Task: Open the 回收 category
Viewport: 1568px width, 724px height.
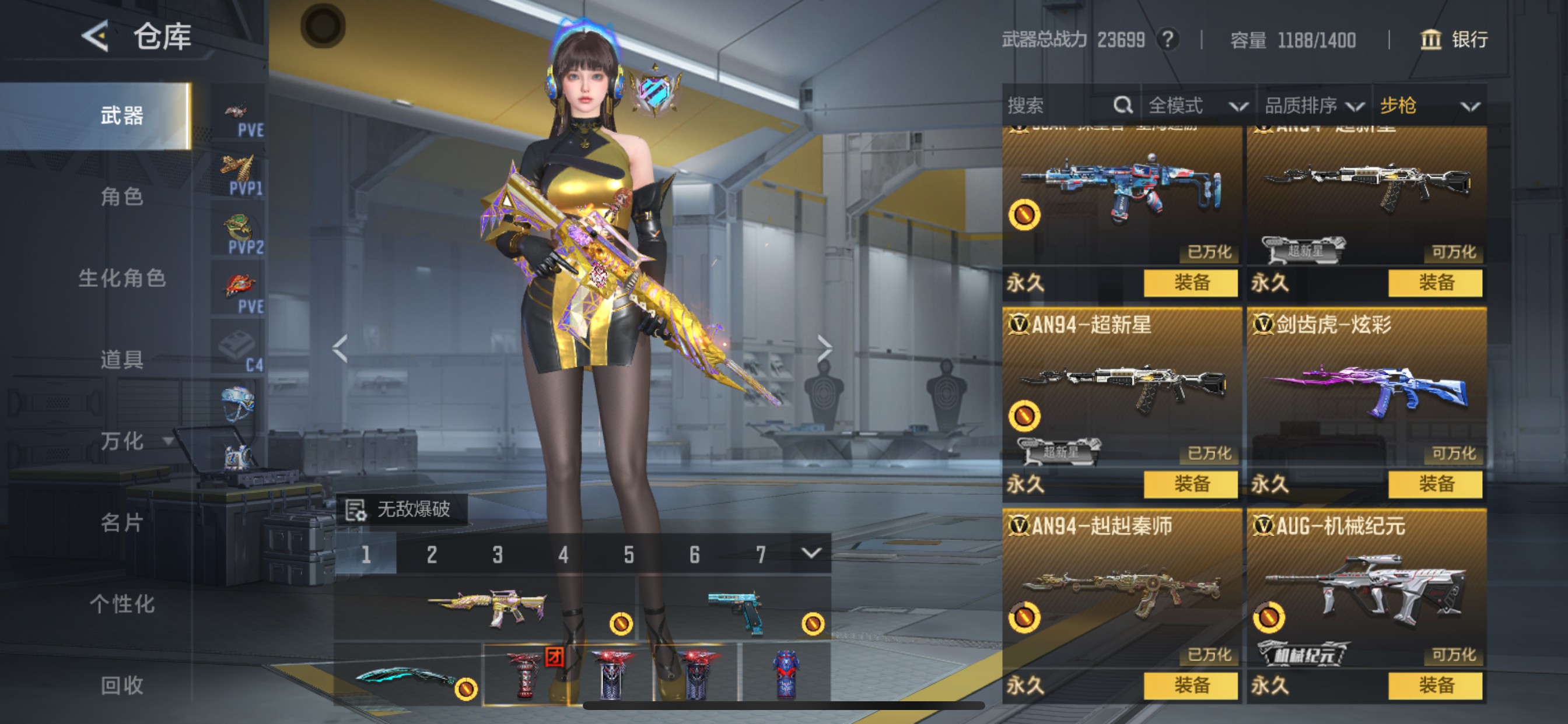Action: coord(122,685)
